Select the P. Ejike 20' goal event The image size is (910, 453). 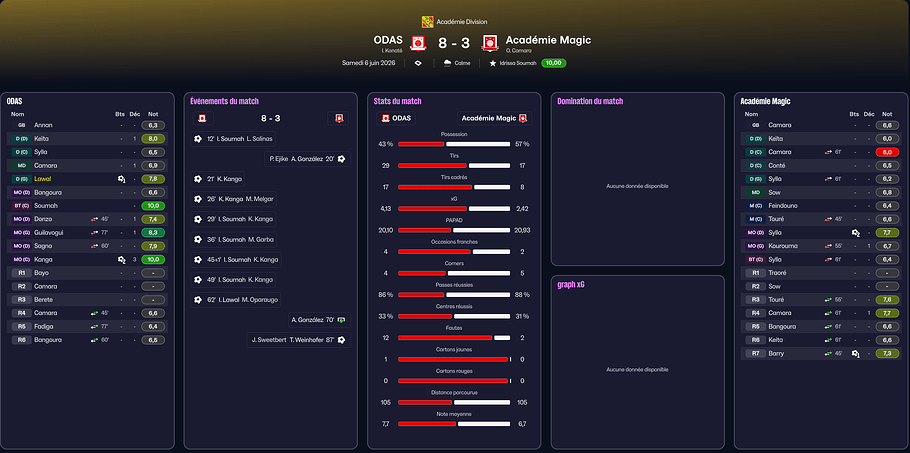[x=301, y=158]
